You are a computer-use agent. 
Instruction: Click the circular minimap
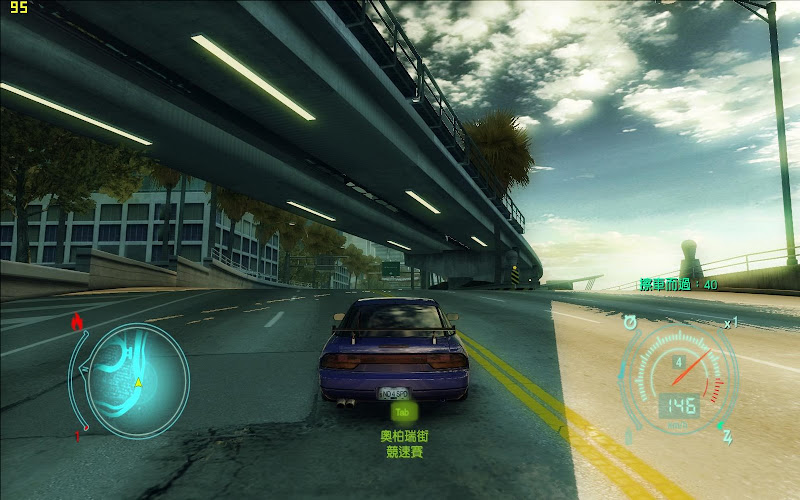[x=137, y=381]
